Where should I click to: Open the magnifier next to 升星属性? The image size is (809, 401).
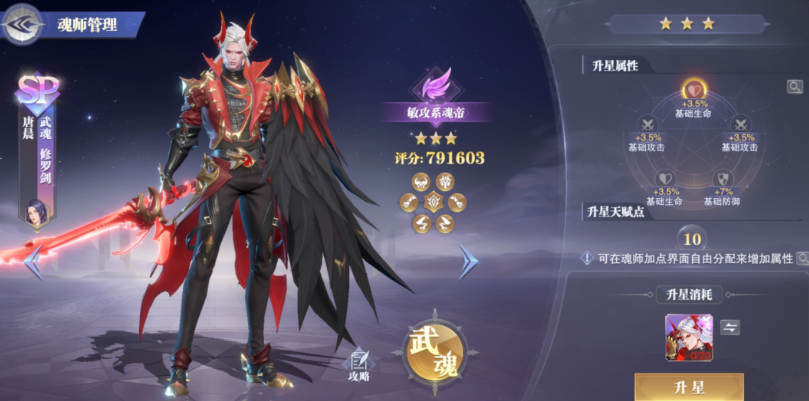pyautogui.click(x=794, y=87)
